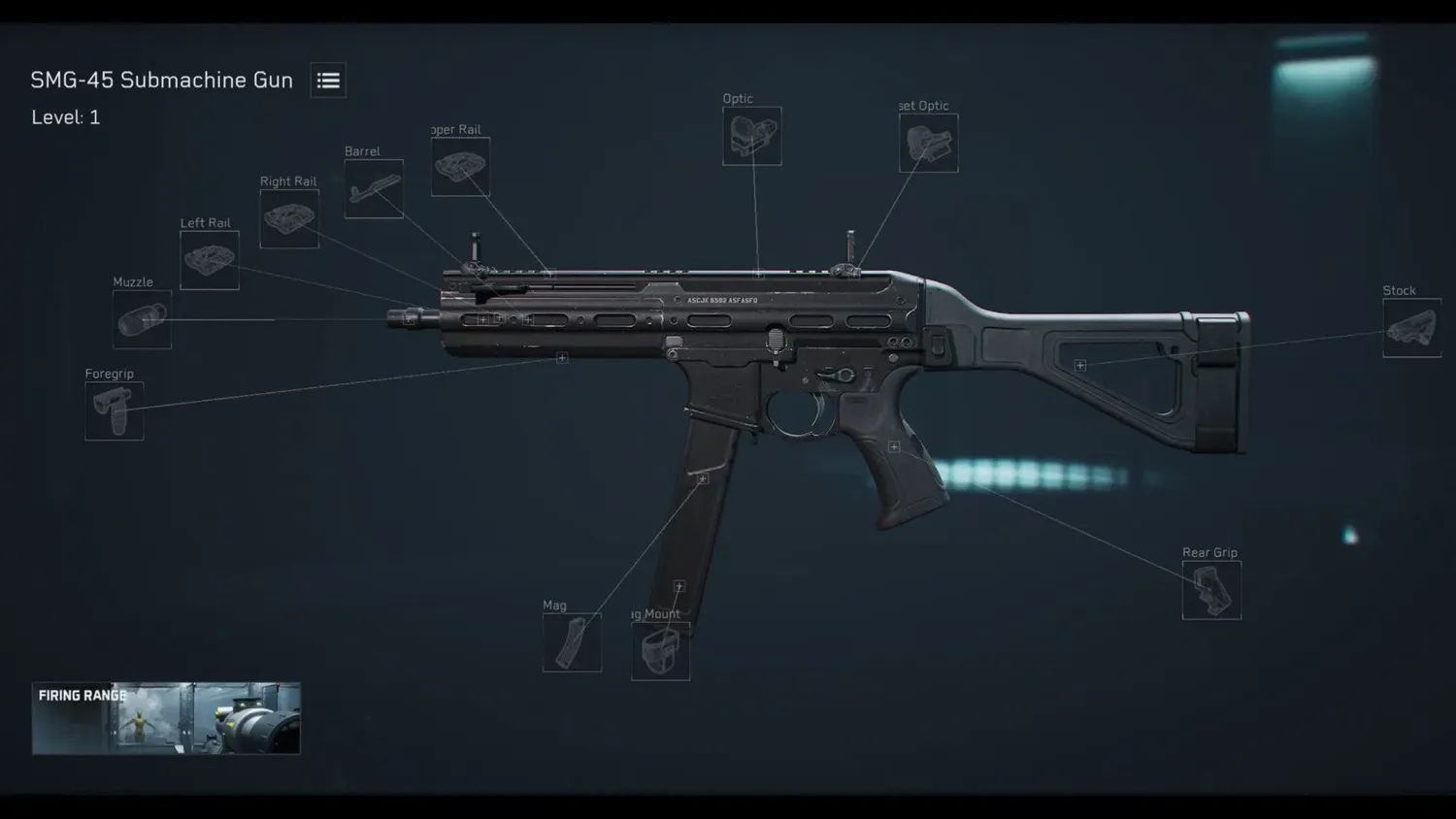Open the weapon list menu beside the title
This screenshot has width=1456, height=819.
coord(327,80)
